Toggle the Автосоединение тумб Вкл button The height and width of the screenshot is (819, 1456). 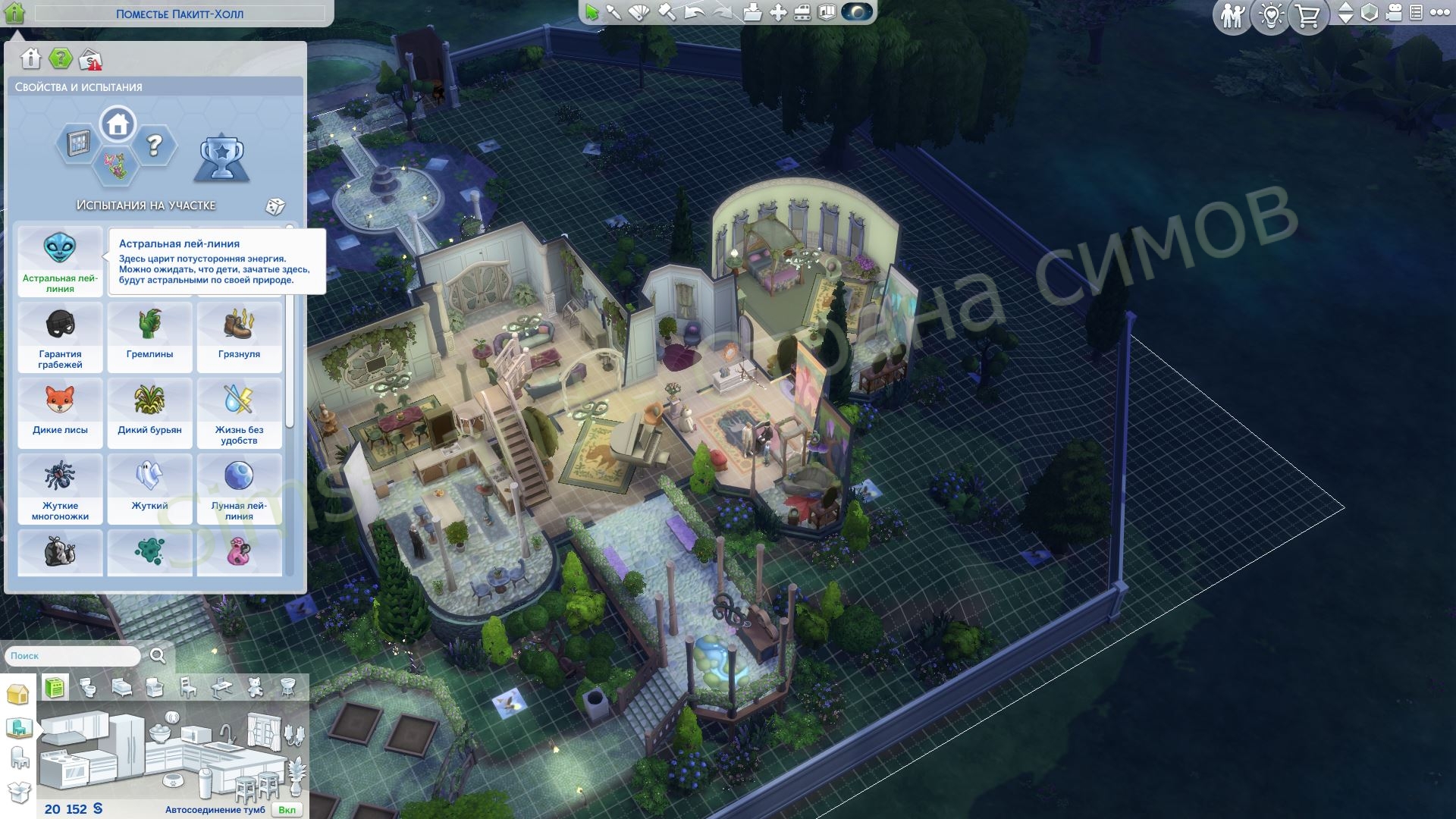287,810
